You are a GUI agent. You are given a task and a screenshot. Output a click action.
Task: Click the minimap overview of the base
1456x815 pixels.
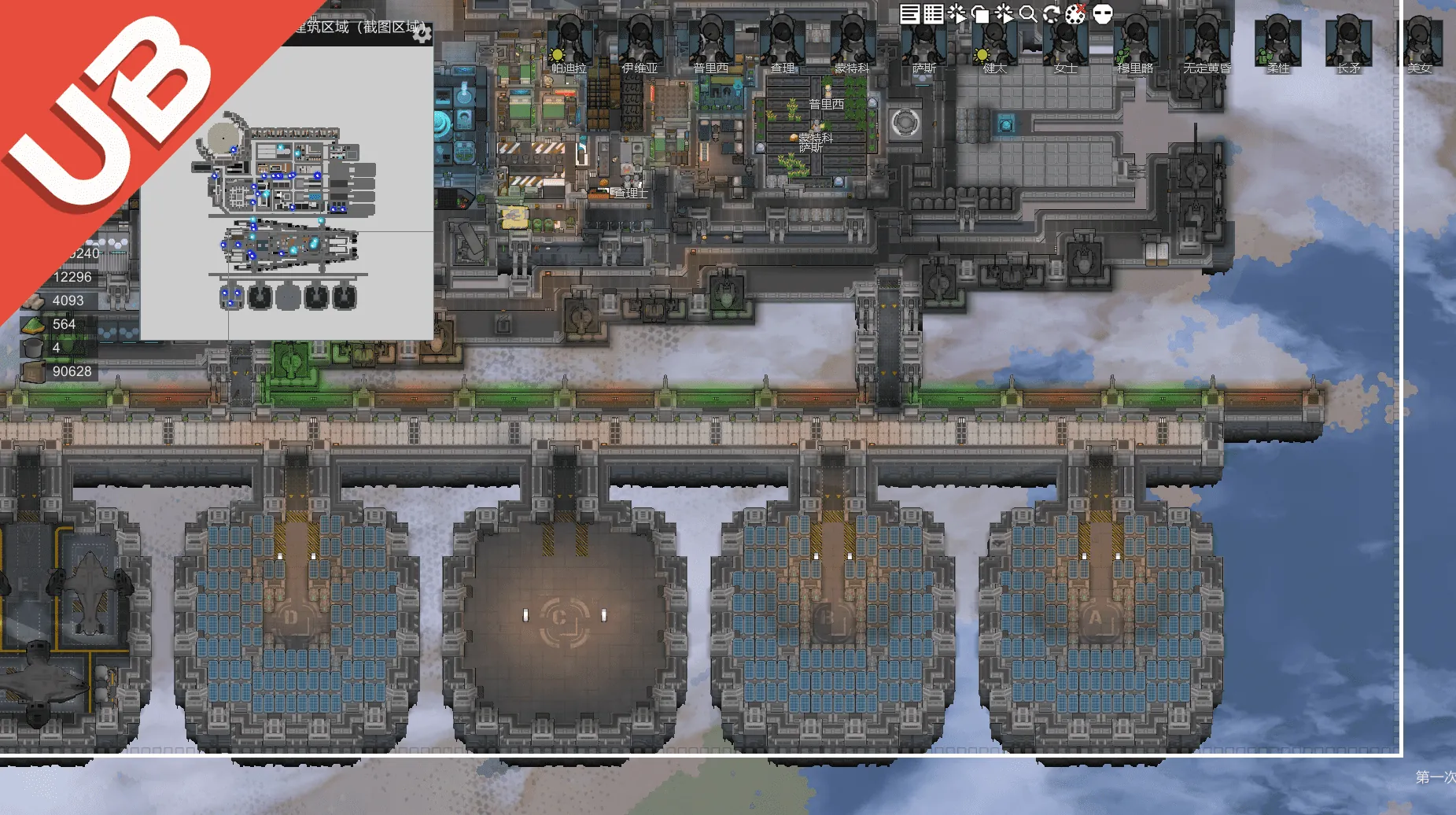point(287,212)
